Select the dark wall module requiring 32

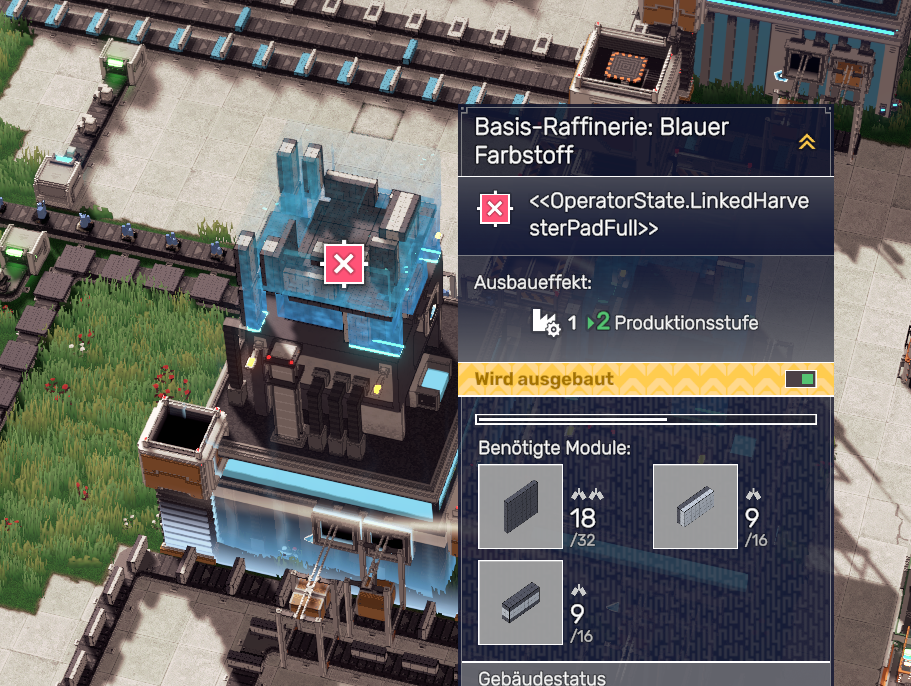pos(520,506)
